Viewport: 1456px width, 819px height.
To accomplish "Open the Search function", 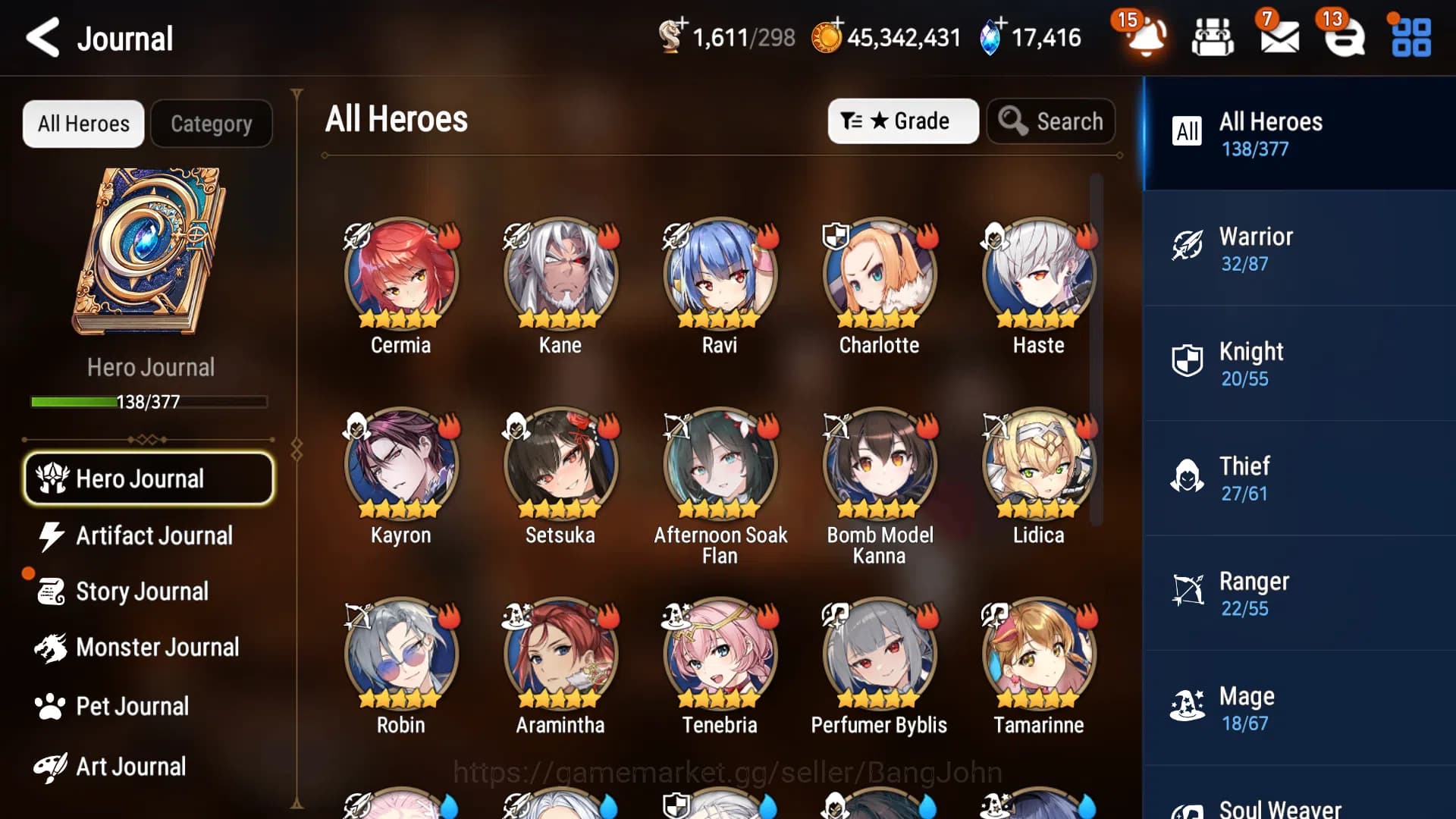I will click(x=1051, y=121).
